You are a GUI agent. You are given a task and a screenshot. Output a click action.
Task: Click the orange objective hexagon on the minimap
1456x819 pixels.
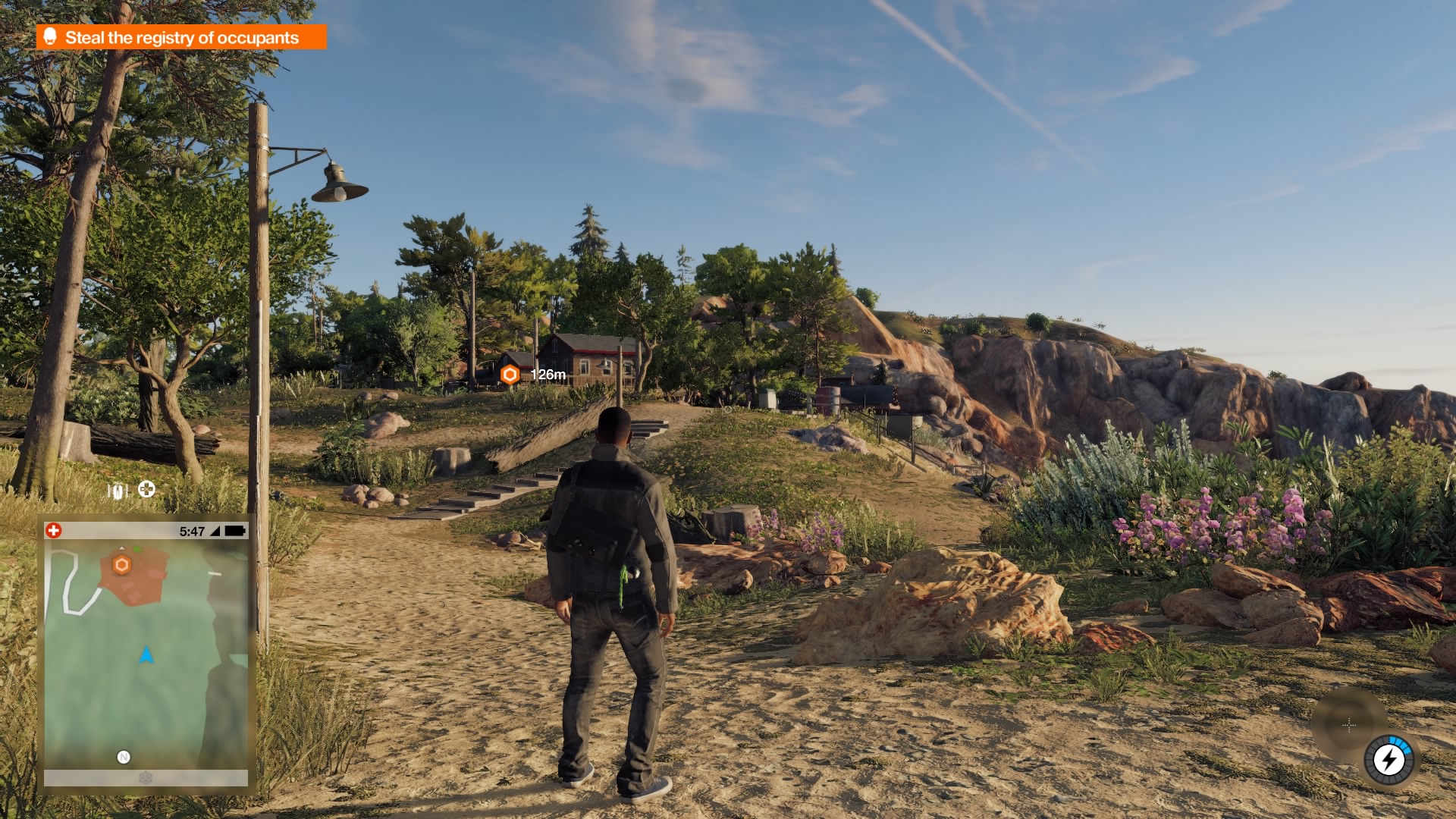coord(121,565)
